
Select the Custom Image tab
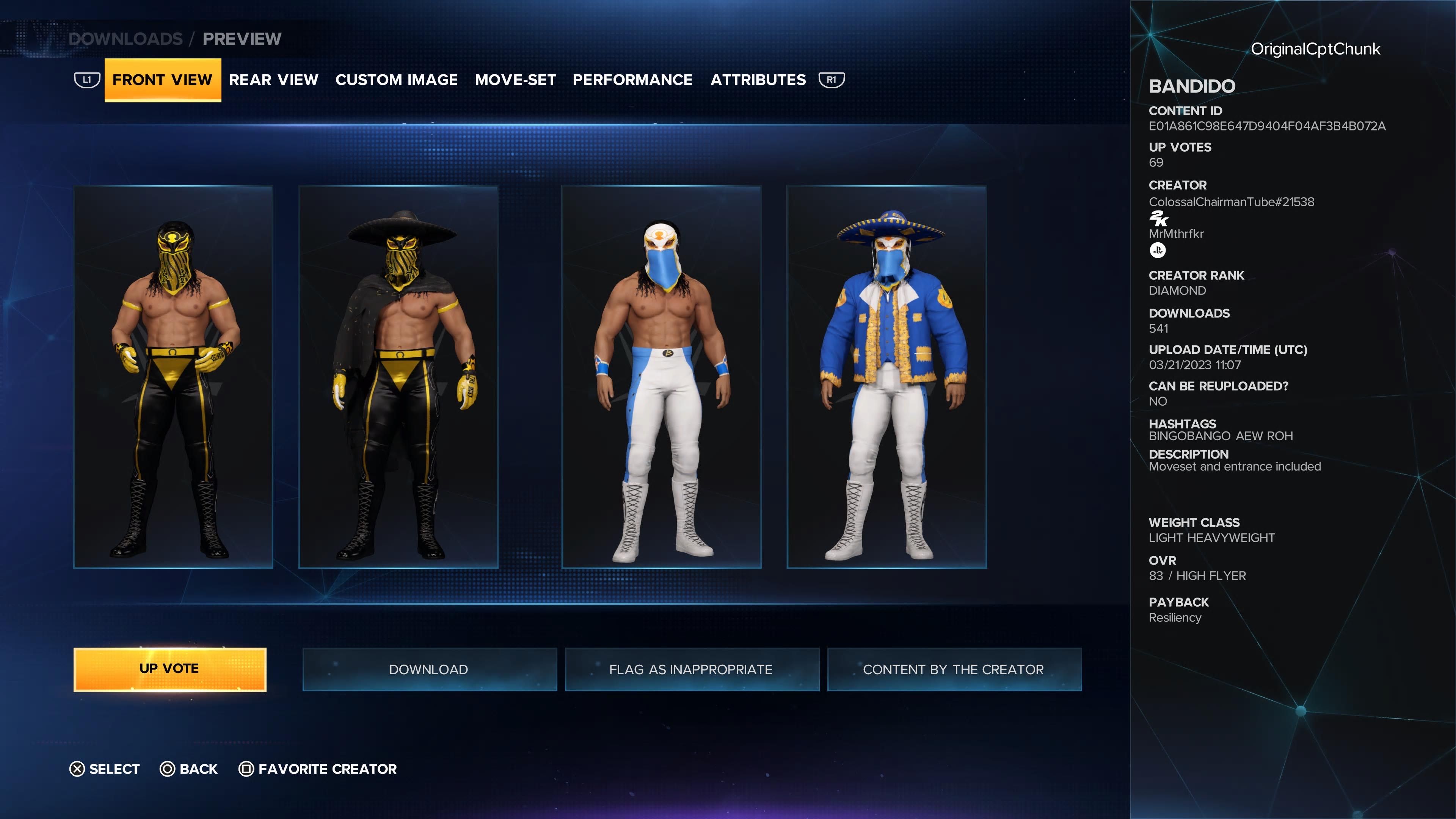point(397,80)
